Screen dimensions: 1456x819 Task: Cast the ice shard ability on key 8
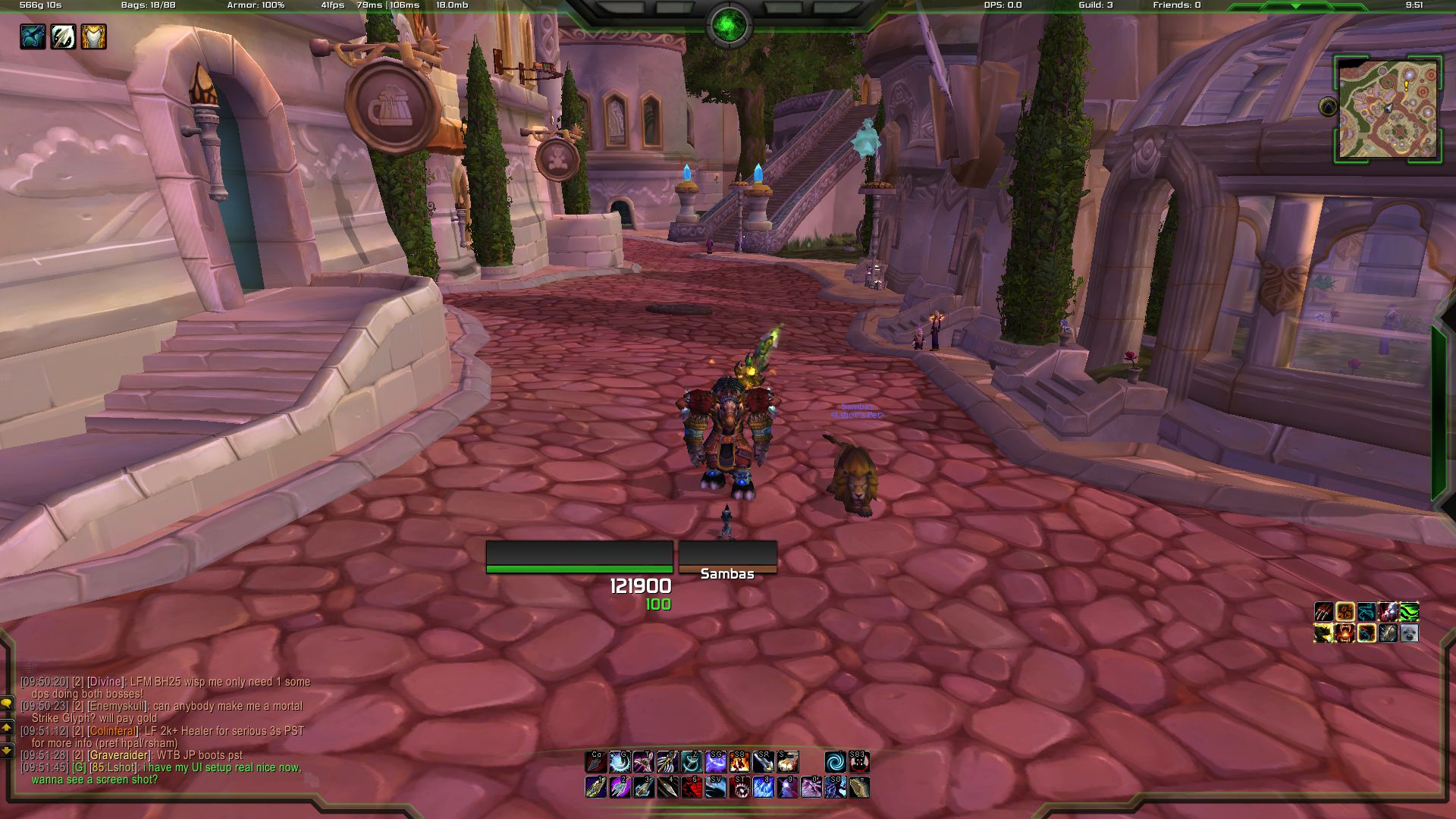(763, 787)
